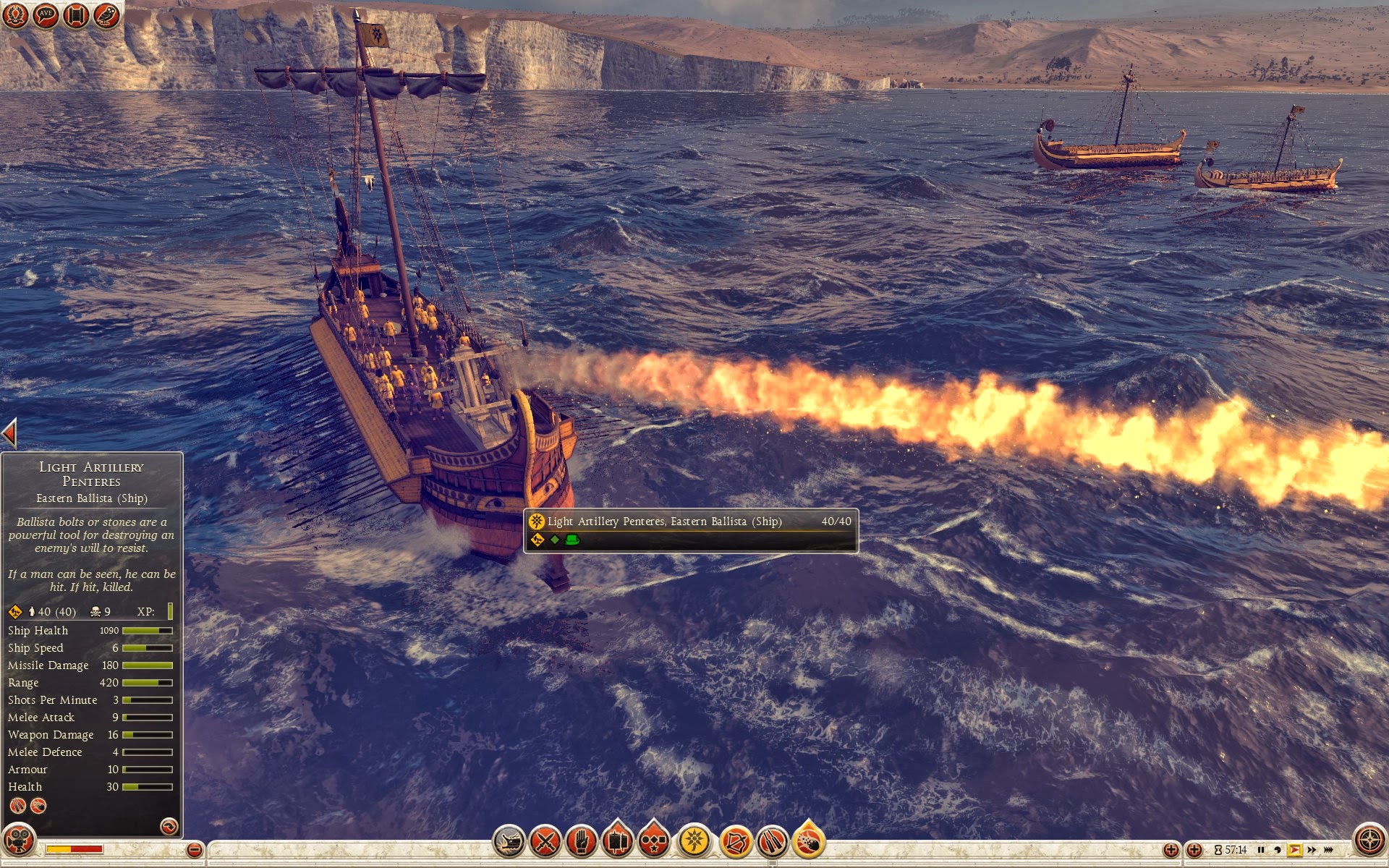Set battle to normal play speed

tap(1294, 850)
